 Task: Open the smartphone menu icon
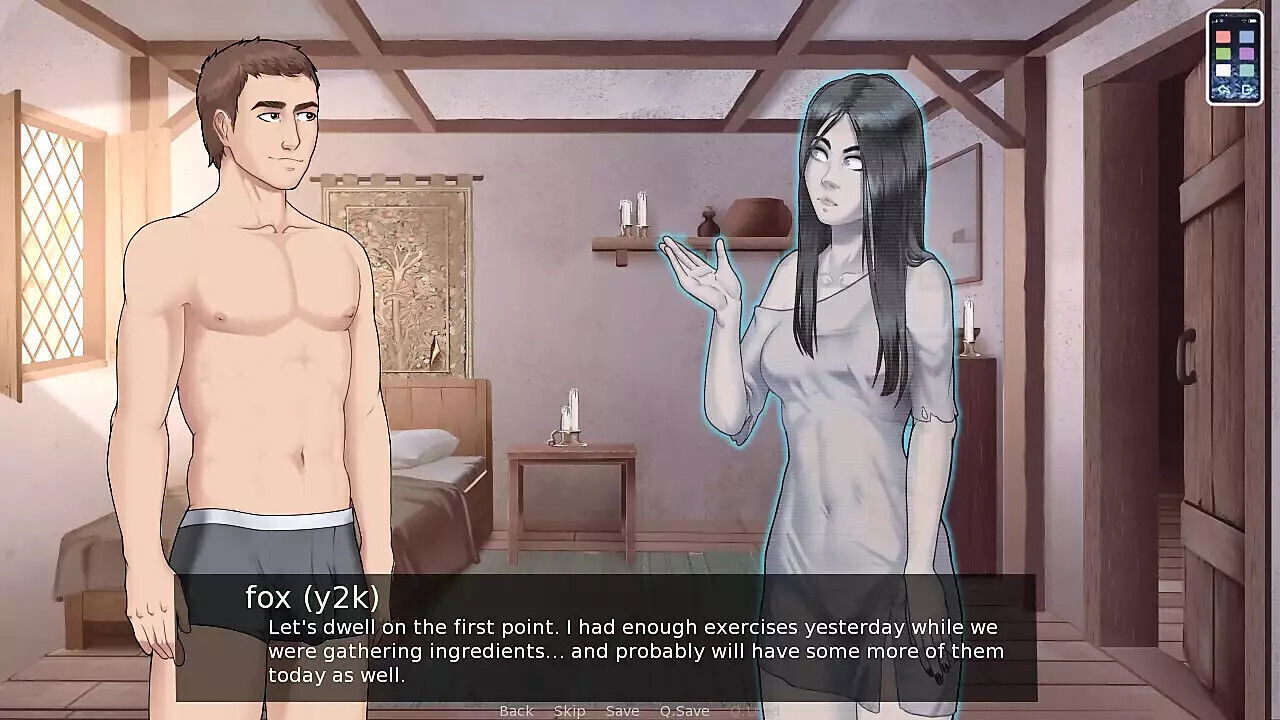tap(1234, 58)
